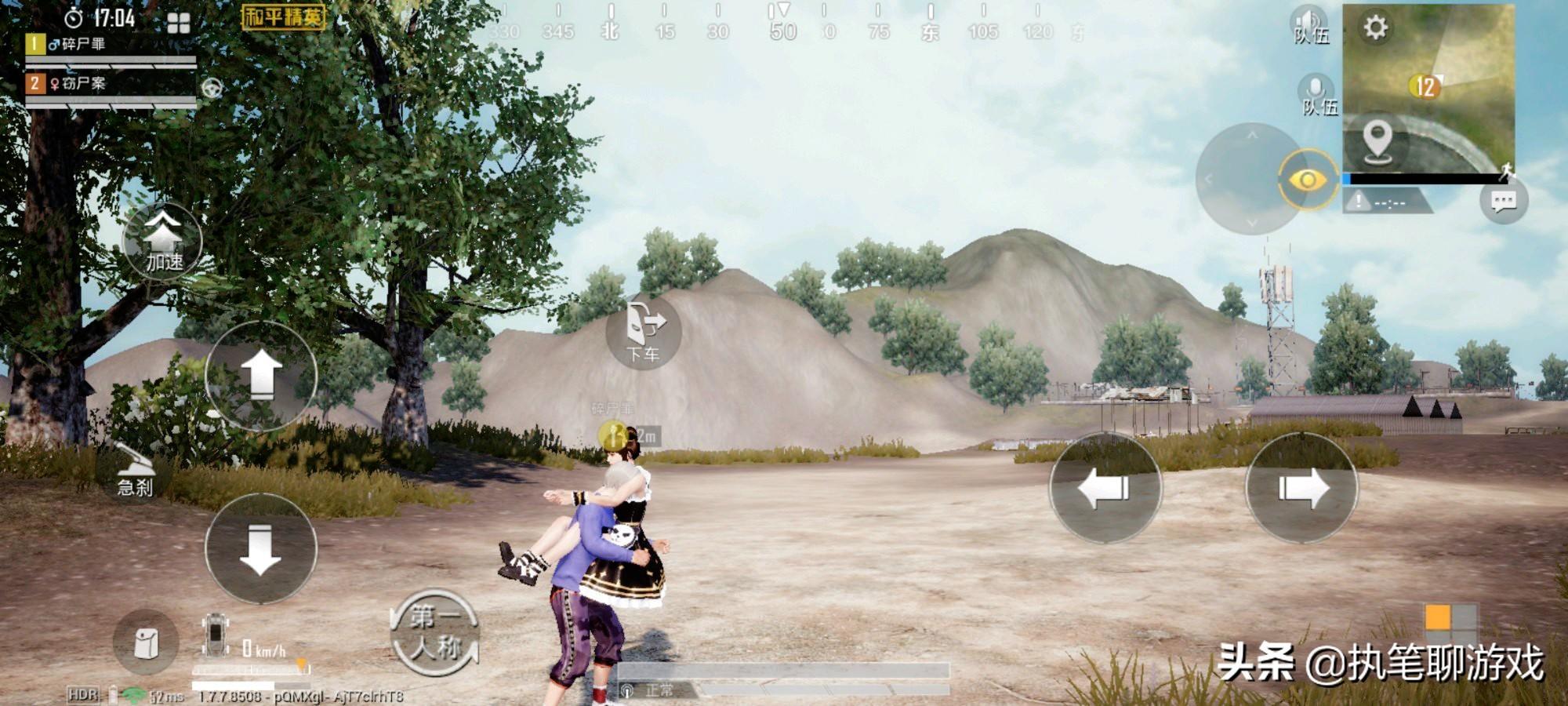Screen dimensions: 1568x706
Task: Toggle the 队伍 microphone button
Action: click(1317, 96)
